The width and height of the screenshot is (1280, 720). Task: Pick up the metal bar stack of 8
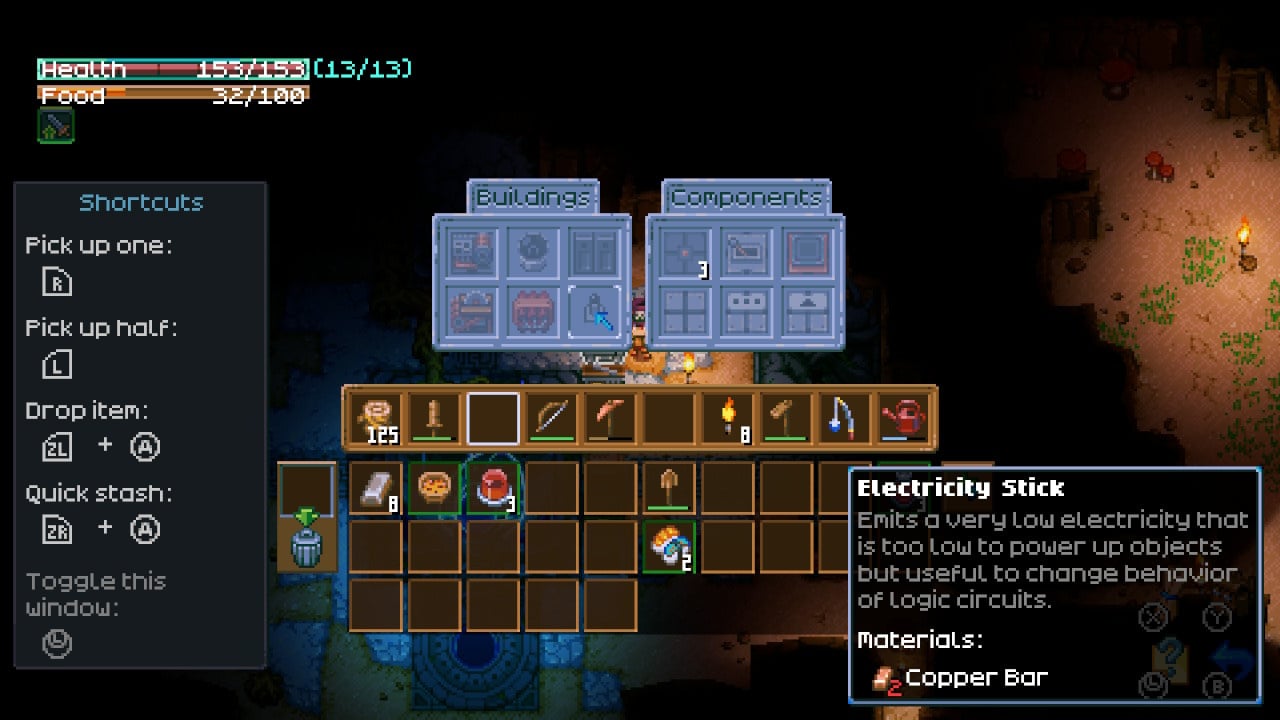click(376, 489)
